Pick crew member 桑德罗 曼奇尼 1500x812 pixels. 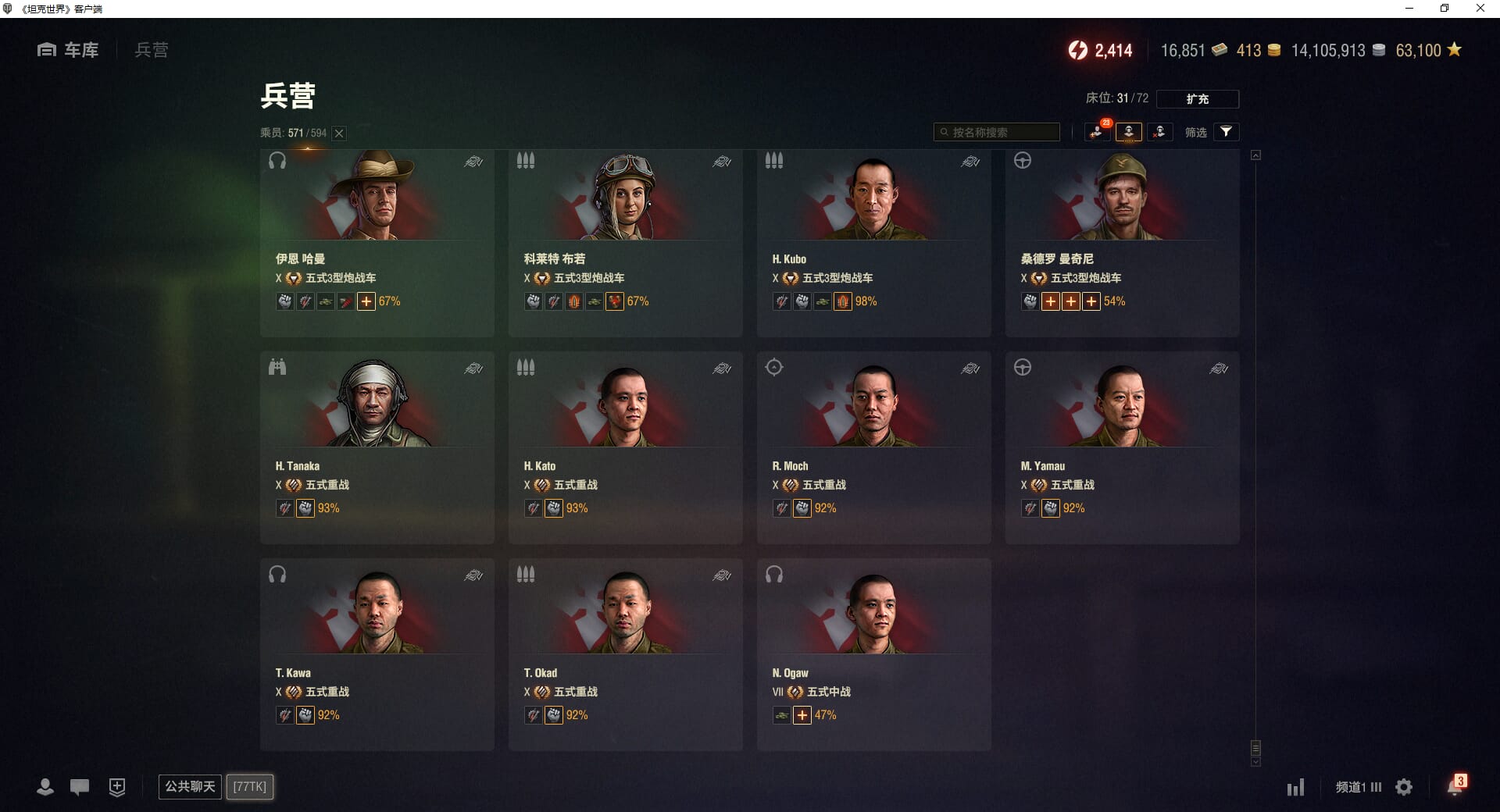(x=1122, y=242)
